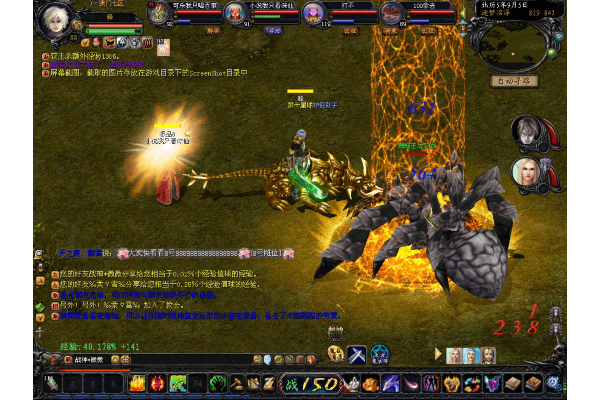Click the blonde companion portrait on right
Image resolution: width=600 pixels, height=400 pixels.
click(528, 172)
